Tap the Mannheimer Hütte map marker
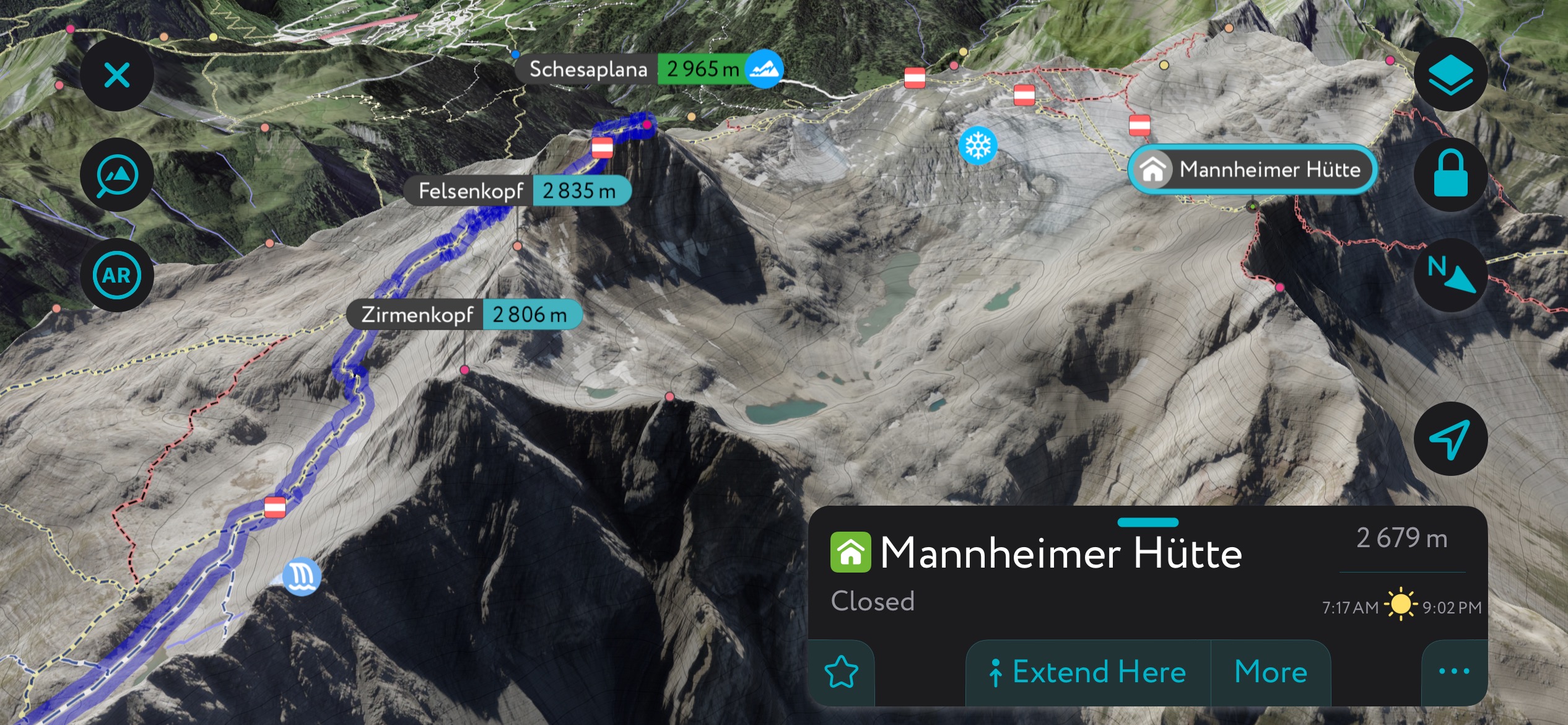Image resolution: width=1568 pixels, height=725 pixels. [1252, 169]
